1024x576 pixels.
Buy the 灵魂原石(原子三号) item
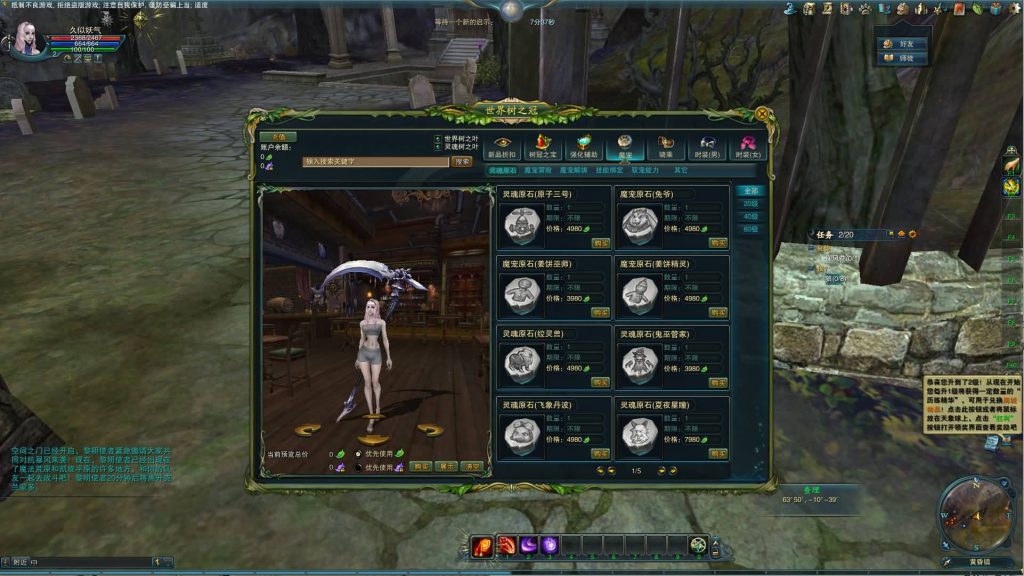point(600,243)
